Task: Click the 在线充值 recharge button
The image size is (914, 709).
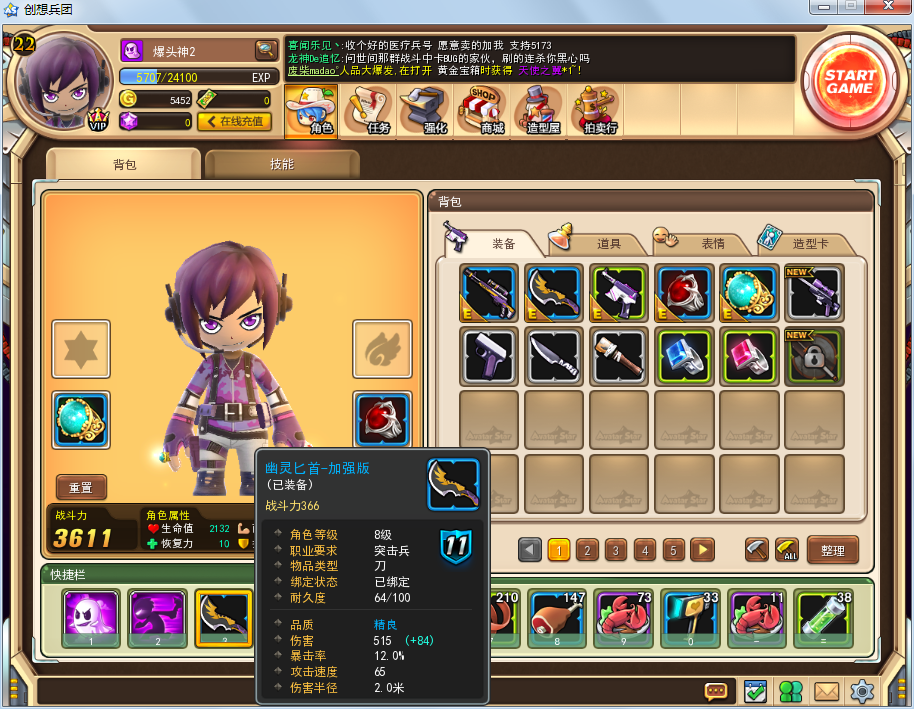Action: click(234, 121)
